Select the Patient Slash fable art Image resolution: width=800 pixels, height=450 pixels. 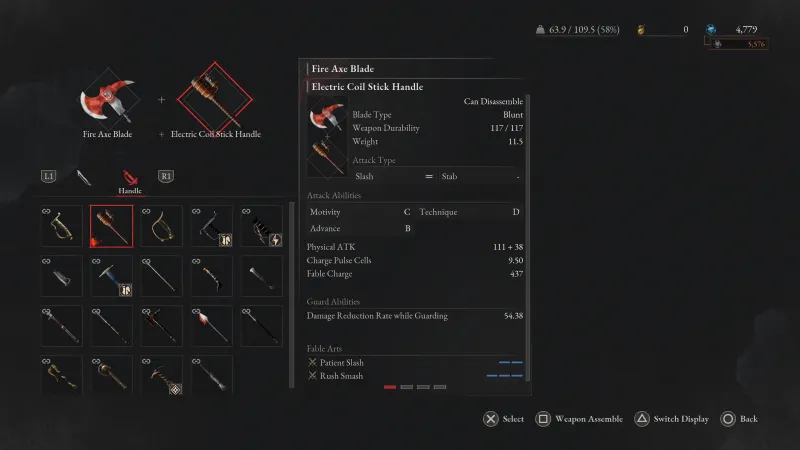click(x=341, y=362)
